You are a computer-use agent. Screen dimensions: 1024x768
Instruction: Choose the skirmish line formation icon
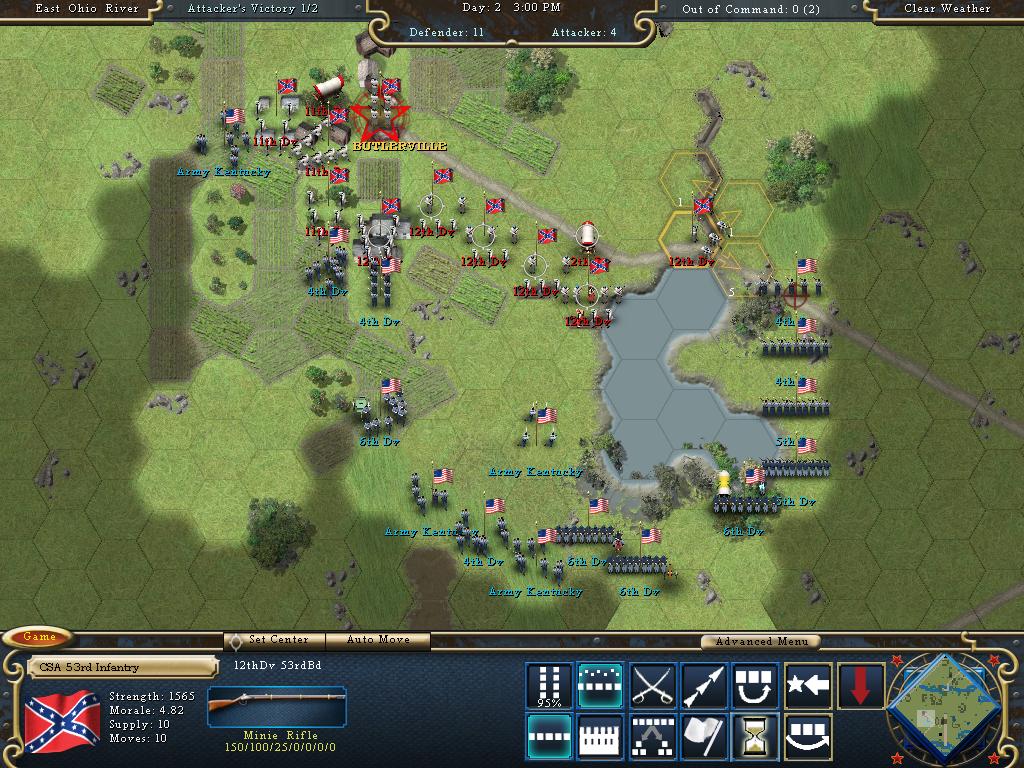[x=601, y=686]
